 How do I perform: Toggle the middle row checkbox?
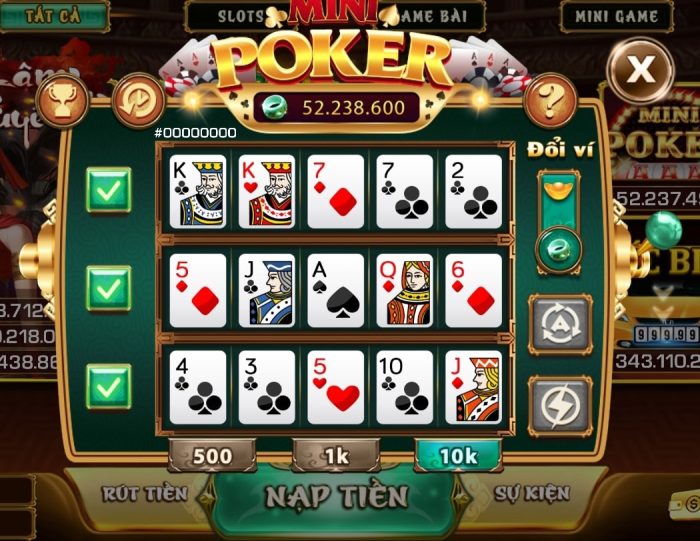[x=108, y=288]
